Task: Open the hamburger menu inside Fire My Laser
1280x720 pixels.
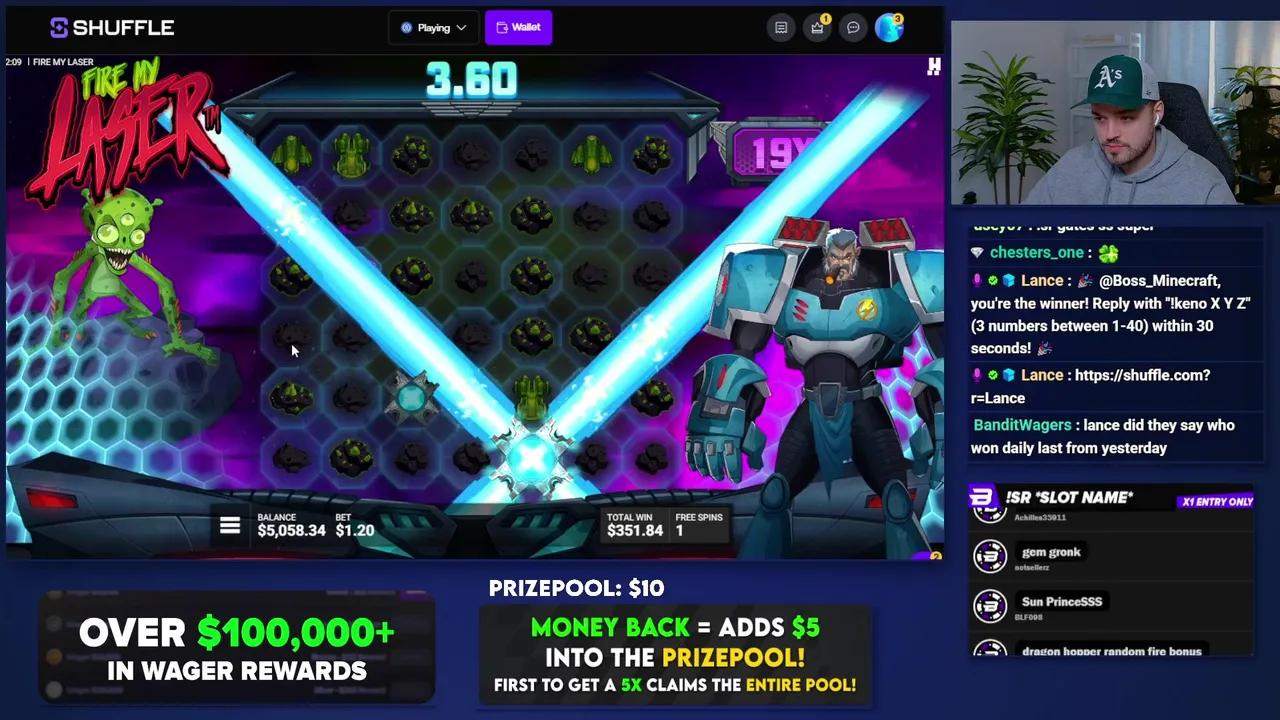Action: coord(230,525)
